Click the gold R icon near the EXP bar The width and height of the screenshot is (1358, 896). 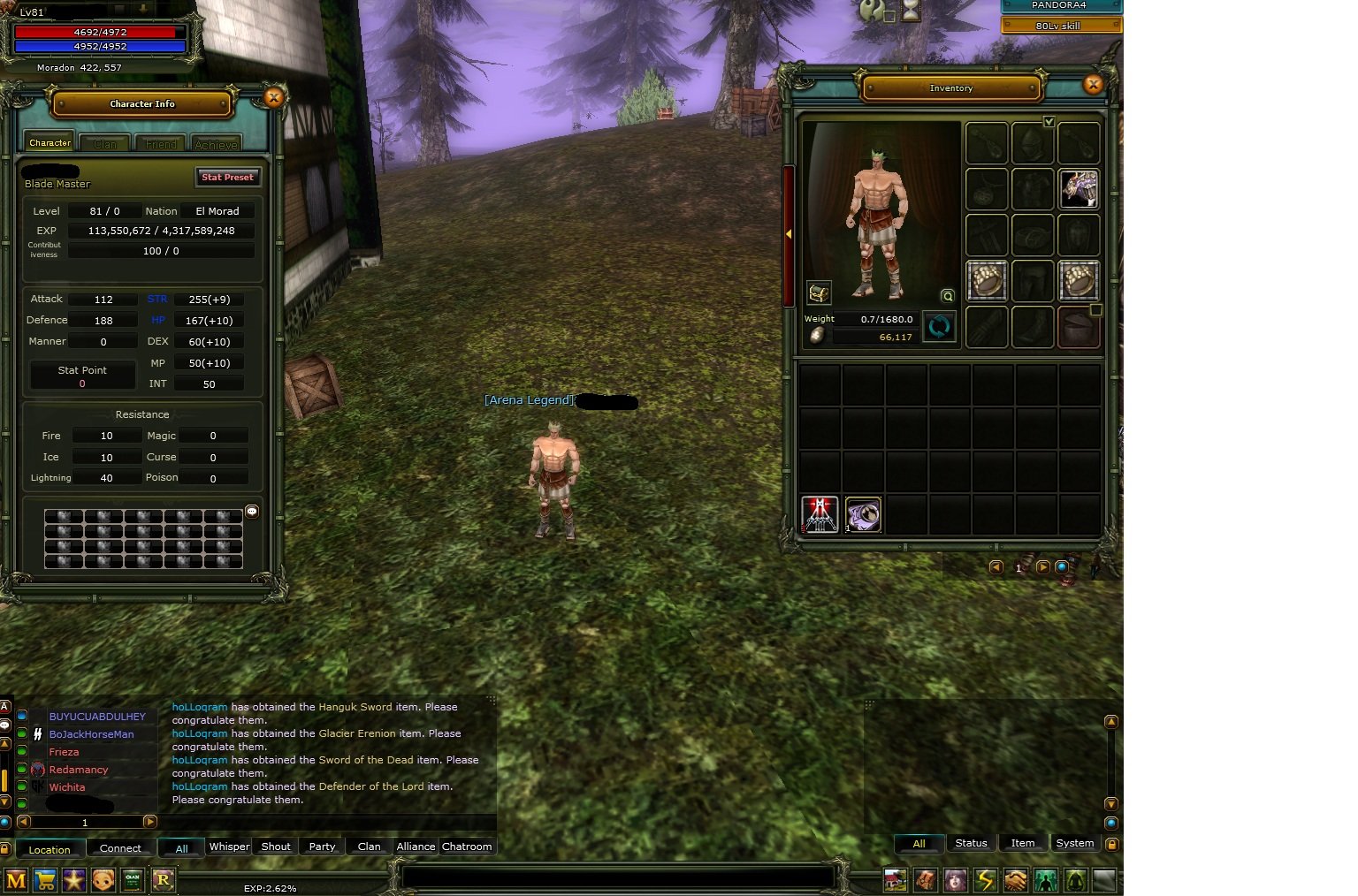pos(164,880)
